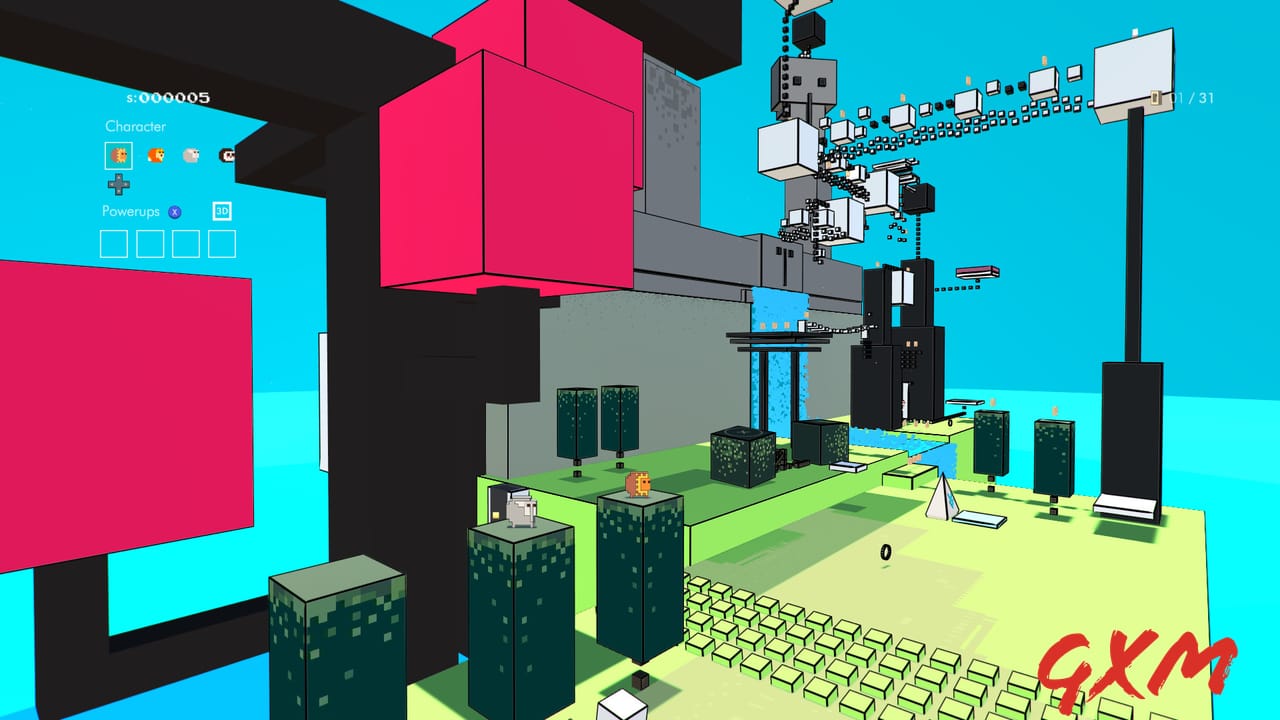Click the Character section label
Image resolution: width=1280 pixels, height=720 pixels.
coord(135,126)
